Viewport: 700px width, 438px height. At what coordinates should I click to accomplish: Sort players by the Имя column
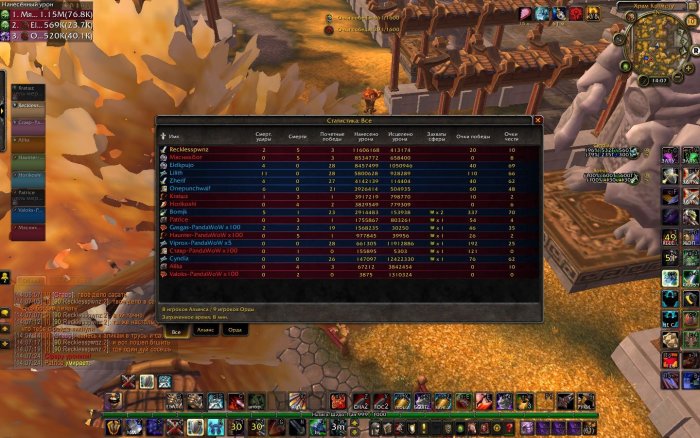(x=174, y=136)
